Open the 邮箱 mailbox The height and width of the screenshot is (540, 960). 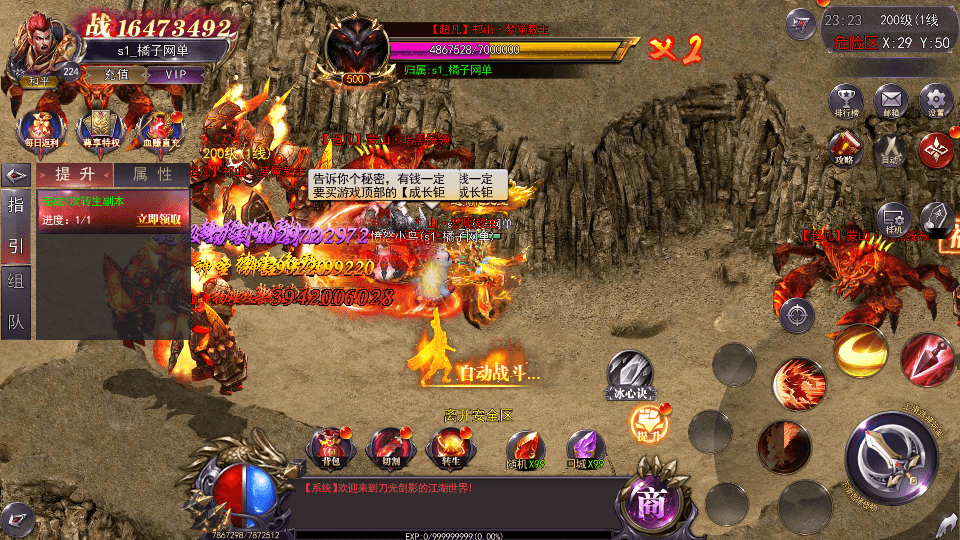(x=890, y=101)
